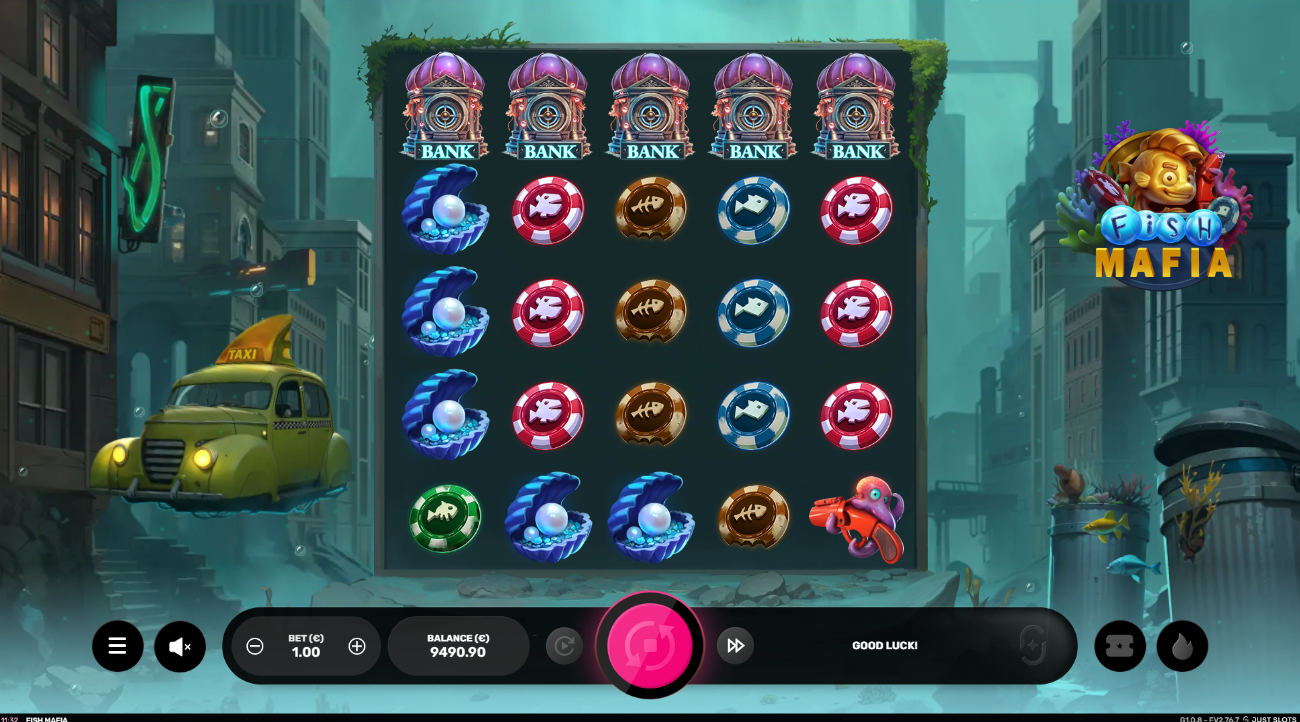Viewport: 1300px width, 722px height.
Task: Toggle the muted sound speaker button
Action: click(x=180, y=646)
